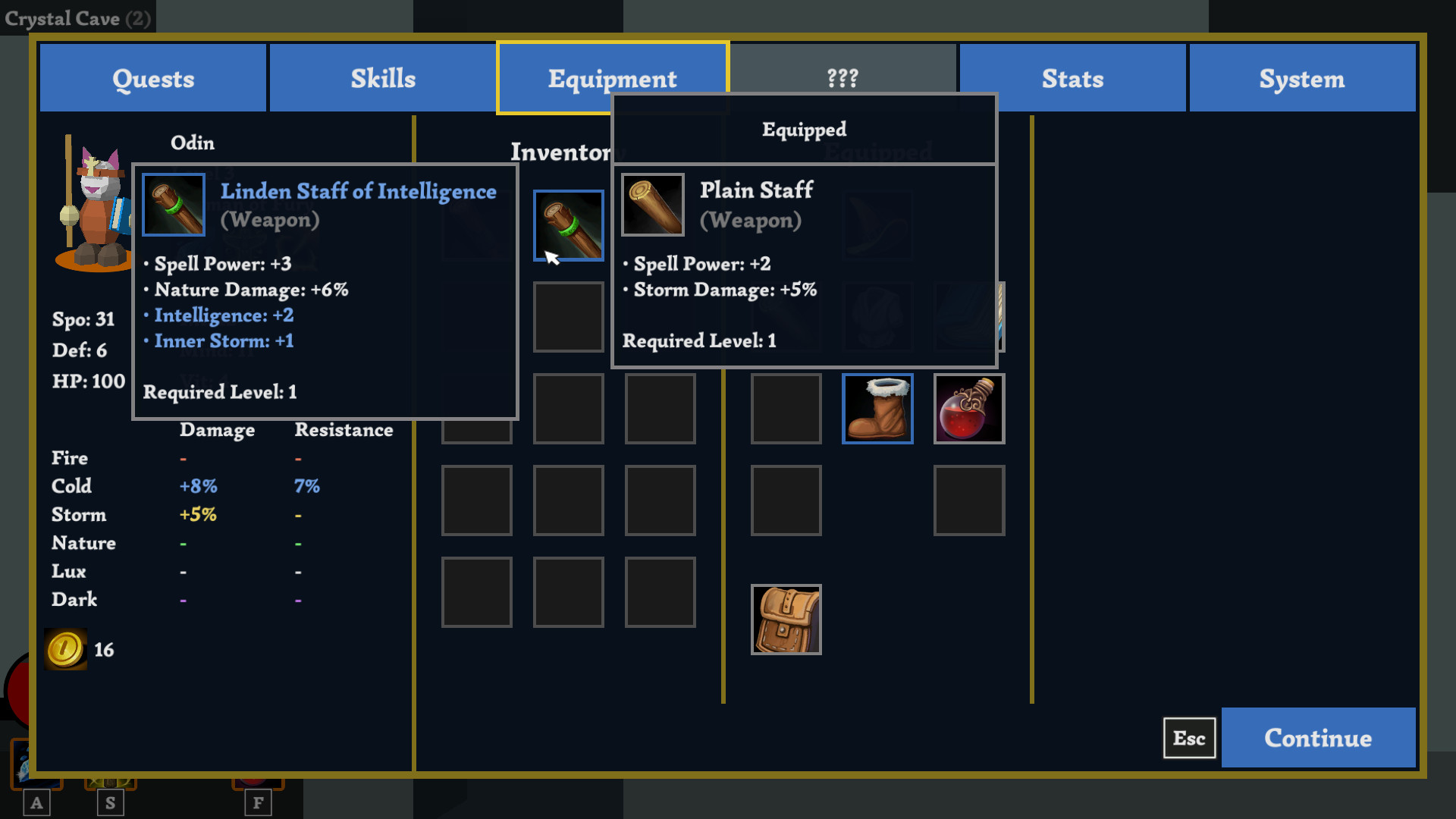Select the cape equipment slot
This screenshot has width=1456, height=819.
coord(969,317)
